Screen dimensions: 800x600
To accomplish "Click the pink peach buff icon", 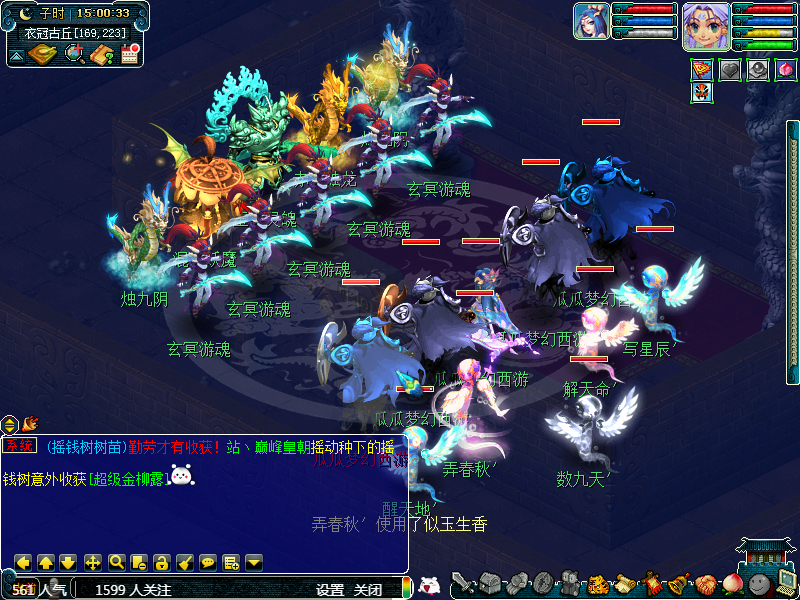I will 785,70.
